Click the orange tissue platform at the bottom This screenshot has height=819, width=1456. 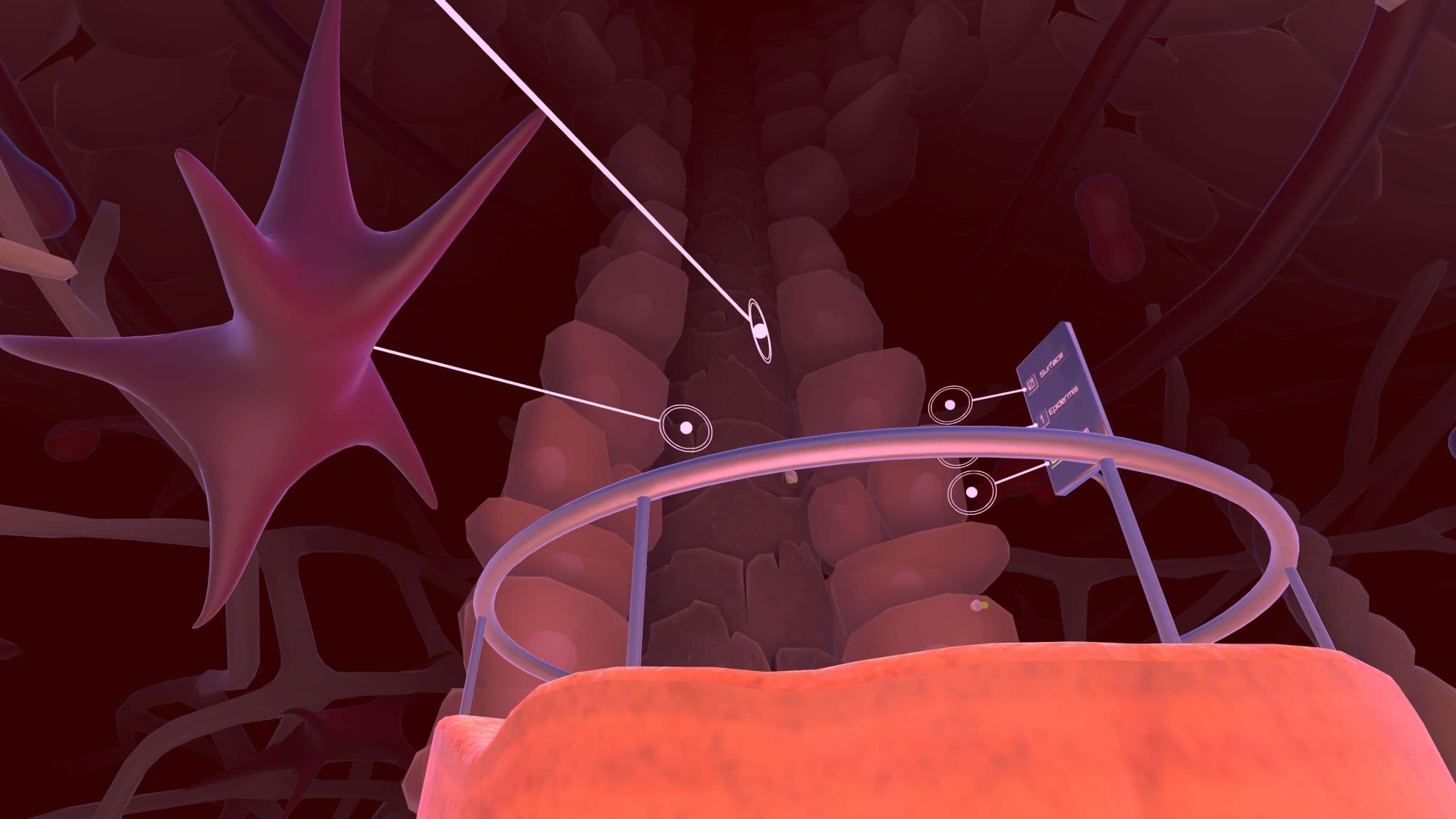pyautogui.click(x=853, y=746)
